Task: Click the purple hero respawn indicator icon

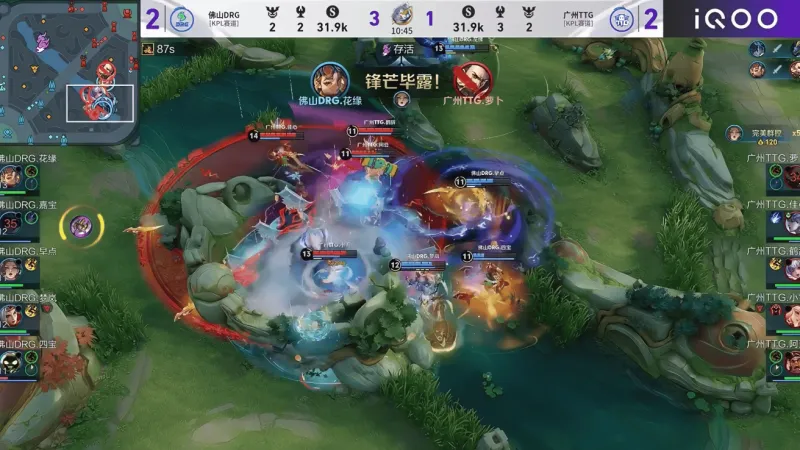Action: 82,227
